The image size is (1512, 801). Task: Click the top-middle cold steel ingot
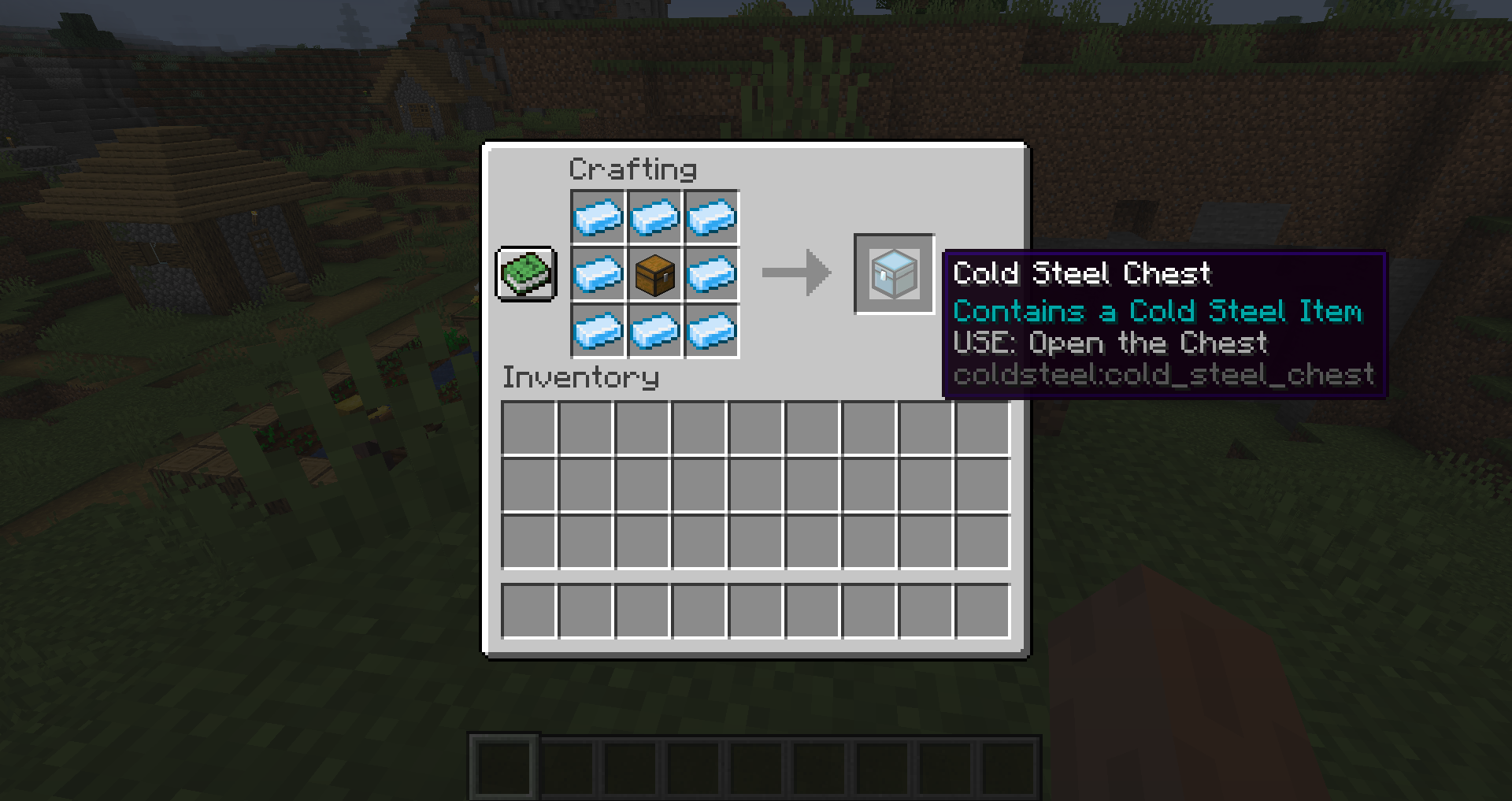[654, 217]
